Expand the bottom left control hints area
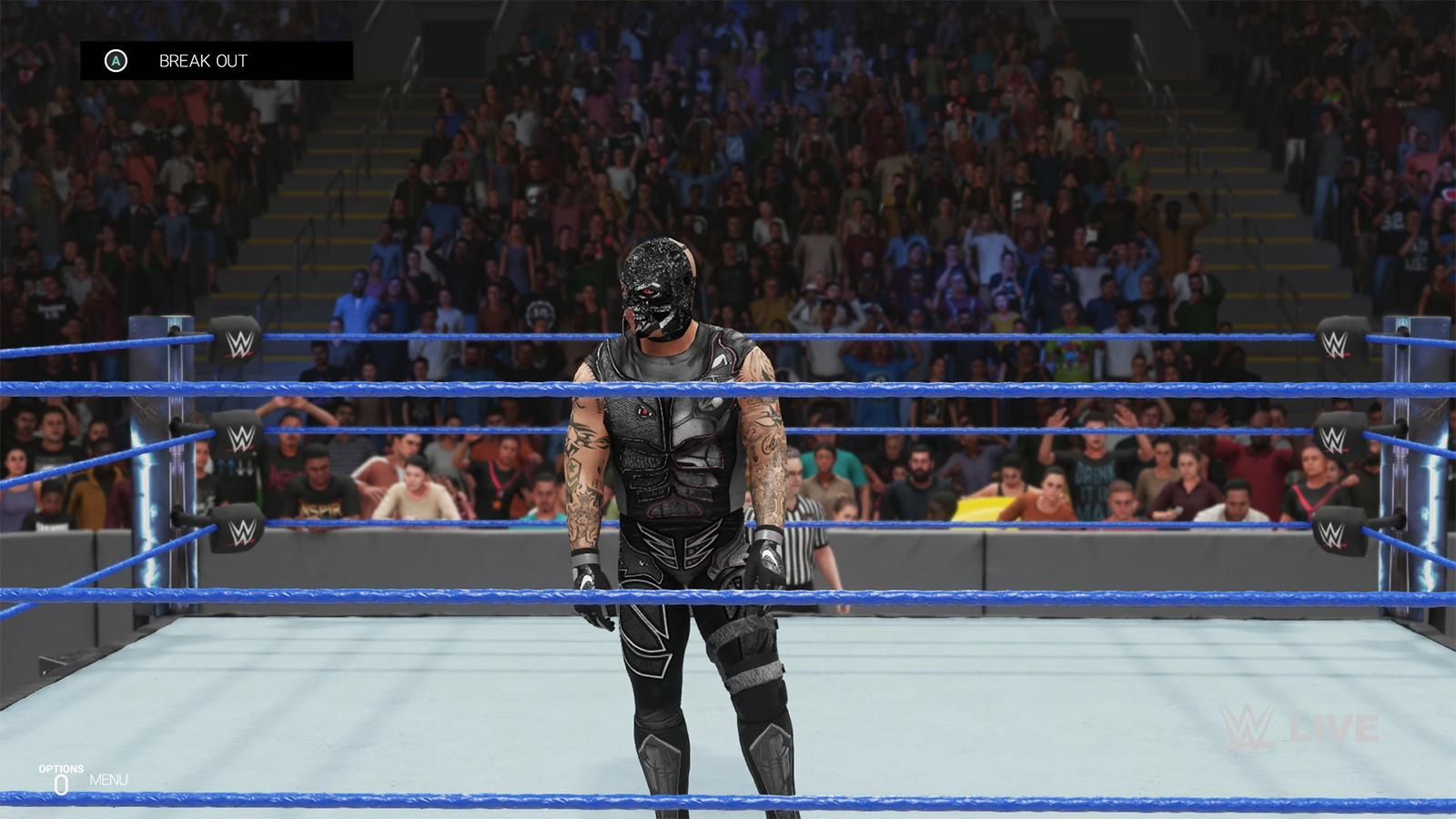This screenshot has height=819, width=1456. tap(82, 778)
